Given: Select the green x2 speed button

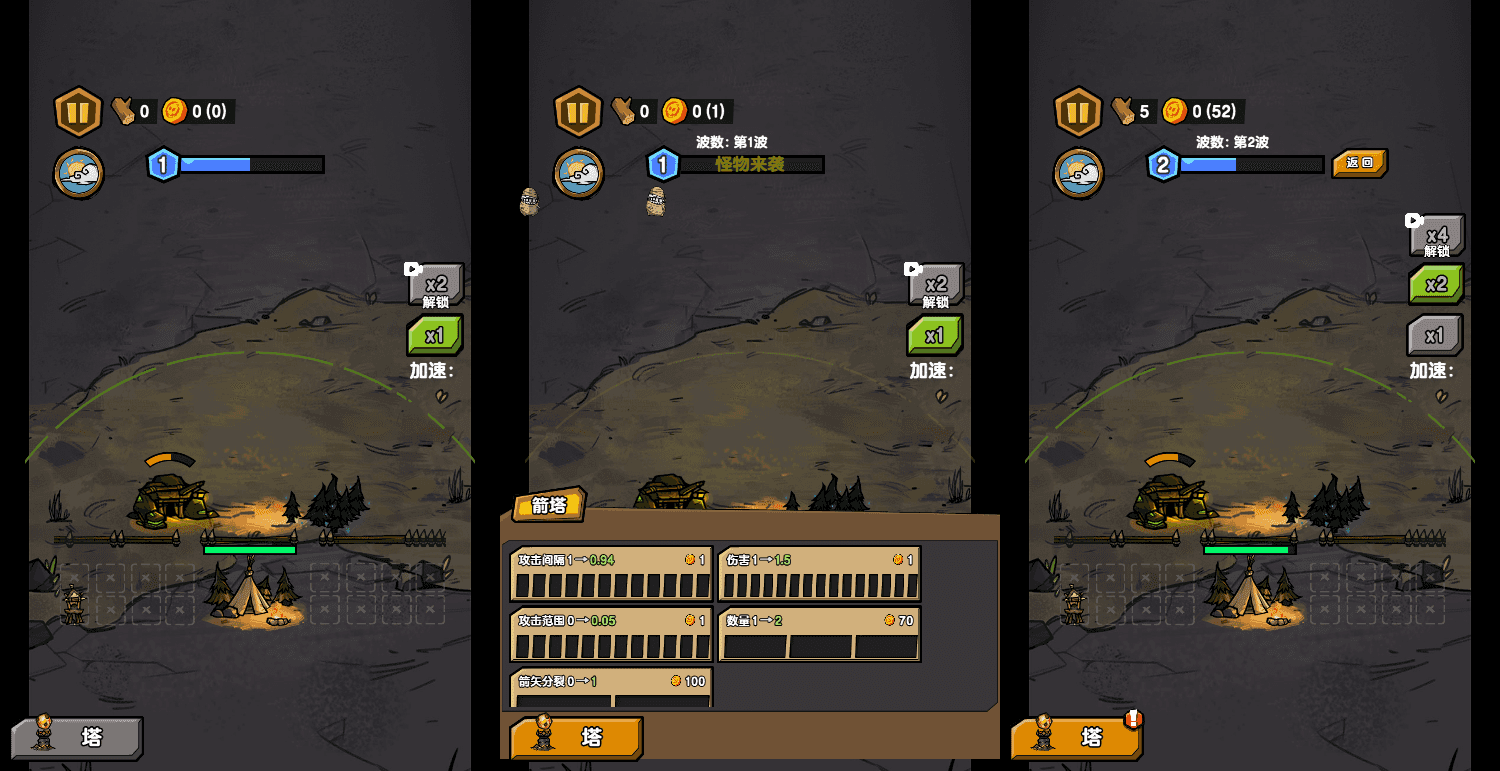Looking at the screenshot, I should (1436, 284).
